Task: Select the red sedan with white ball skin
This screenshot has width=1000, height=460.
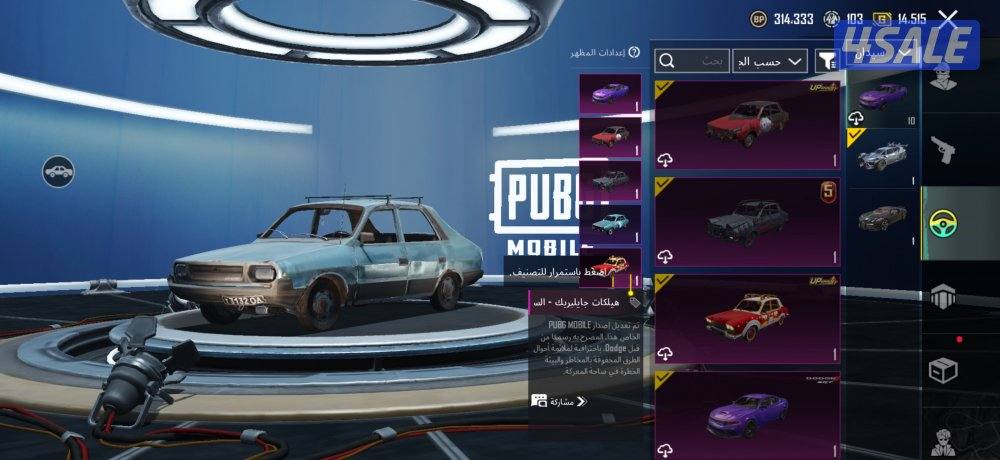Action: coord(747,126)
